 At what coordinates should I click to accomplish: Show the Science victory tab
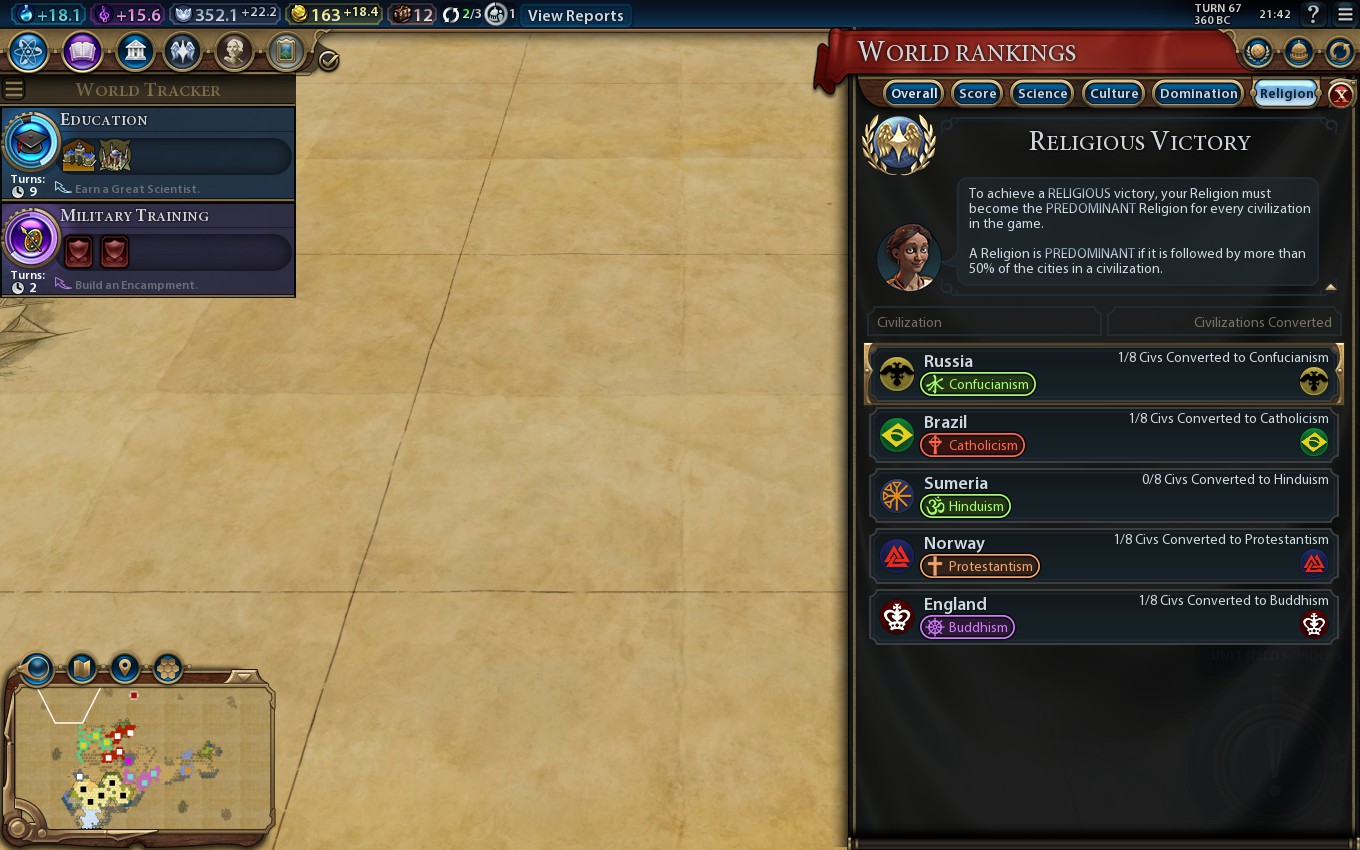coord(1042,93)
